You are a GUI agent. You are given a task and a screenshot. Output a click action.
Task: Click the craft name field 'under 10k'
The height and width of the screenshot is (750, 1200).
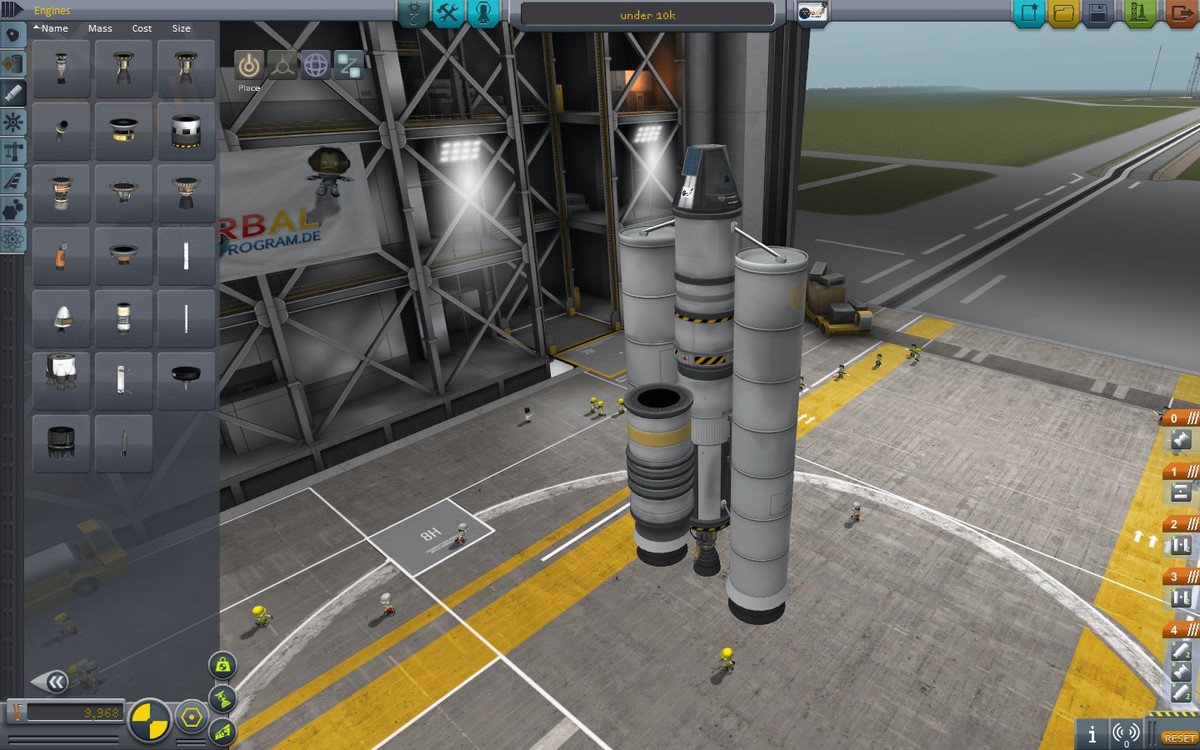[x=647, y=14]
